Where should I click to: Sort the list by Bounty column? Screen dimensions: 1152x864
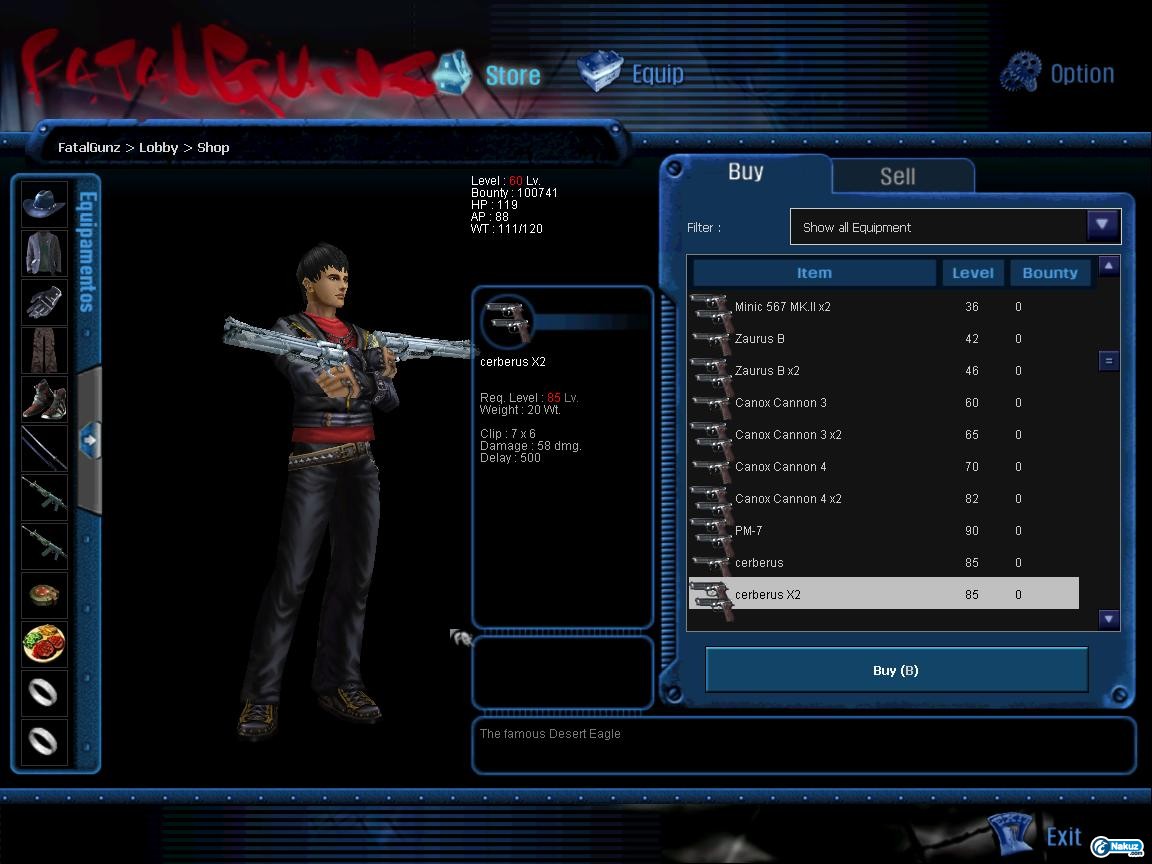point(1049,273)
